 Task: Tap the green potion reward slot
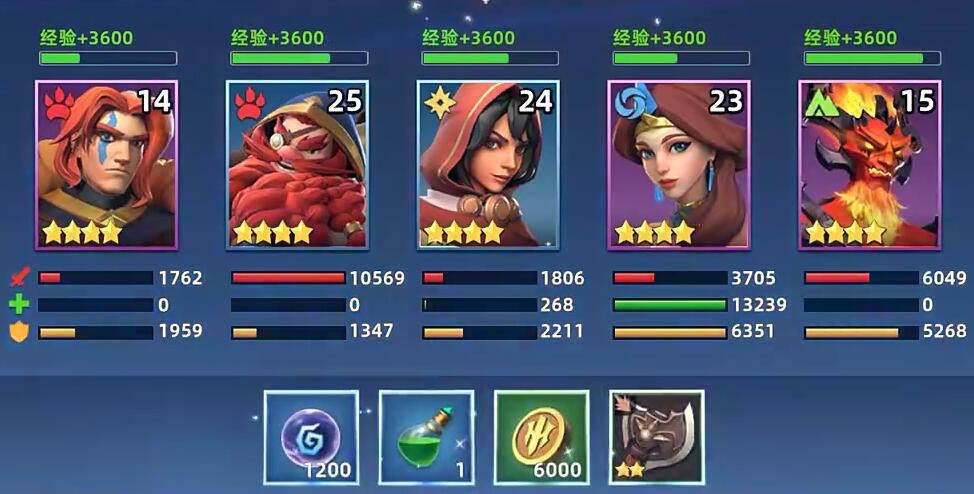click(x=426, y=437)
